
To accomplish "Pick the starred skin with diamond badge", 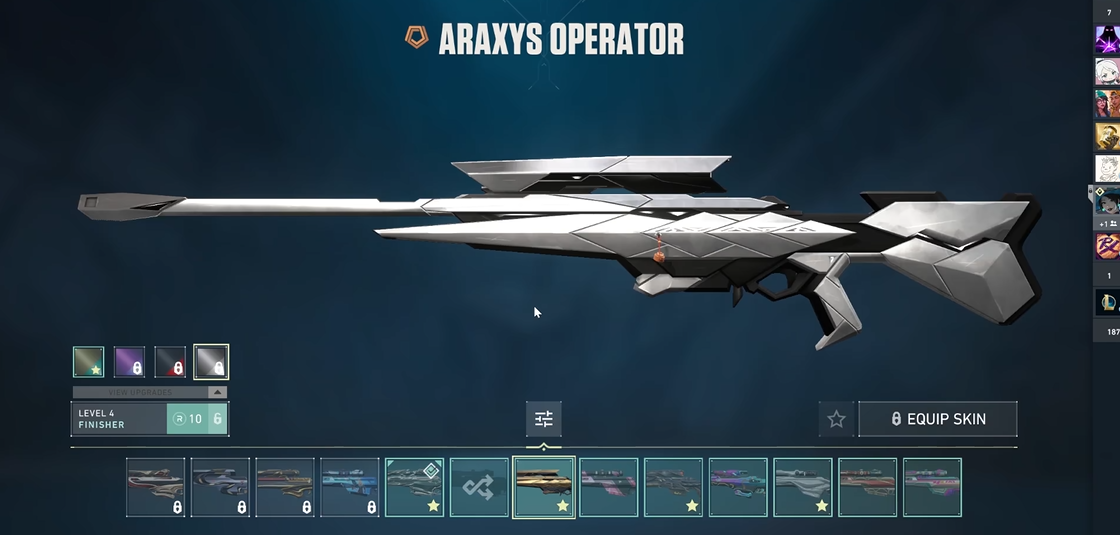I will coord(414,488).
